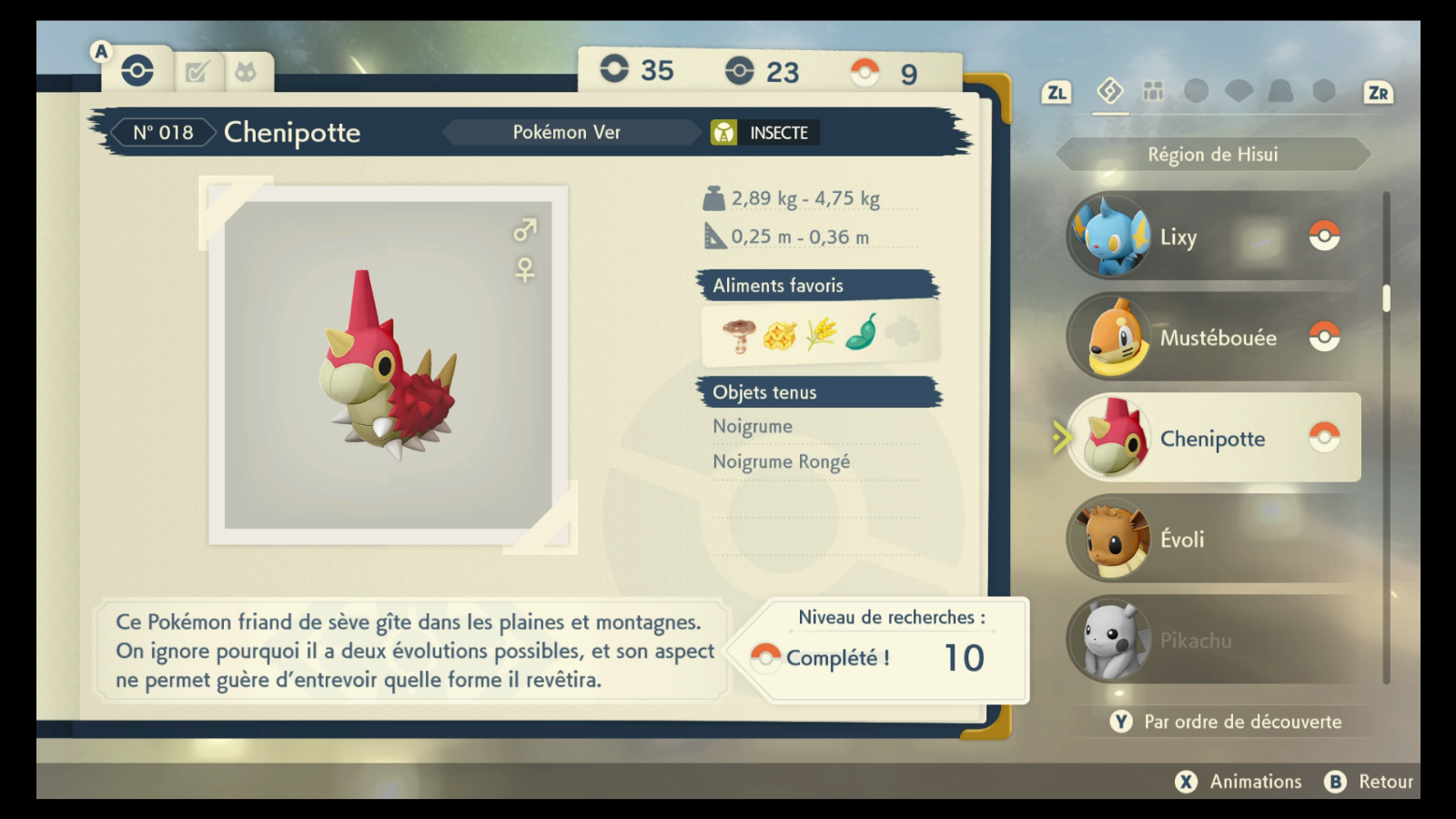Select the Hisui region diamond icon
This screenshot has width=1456, height=819.
click(1110, 91)
